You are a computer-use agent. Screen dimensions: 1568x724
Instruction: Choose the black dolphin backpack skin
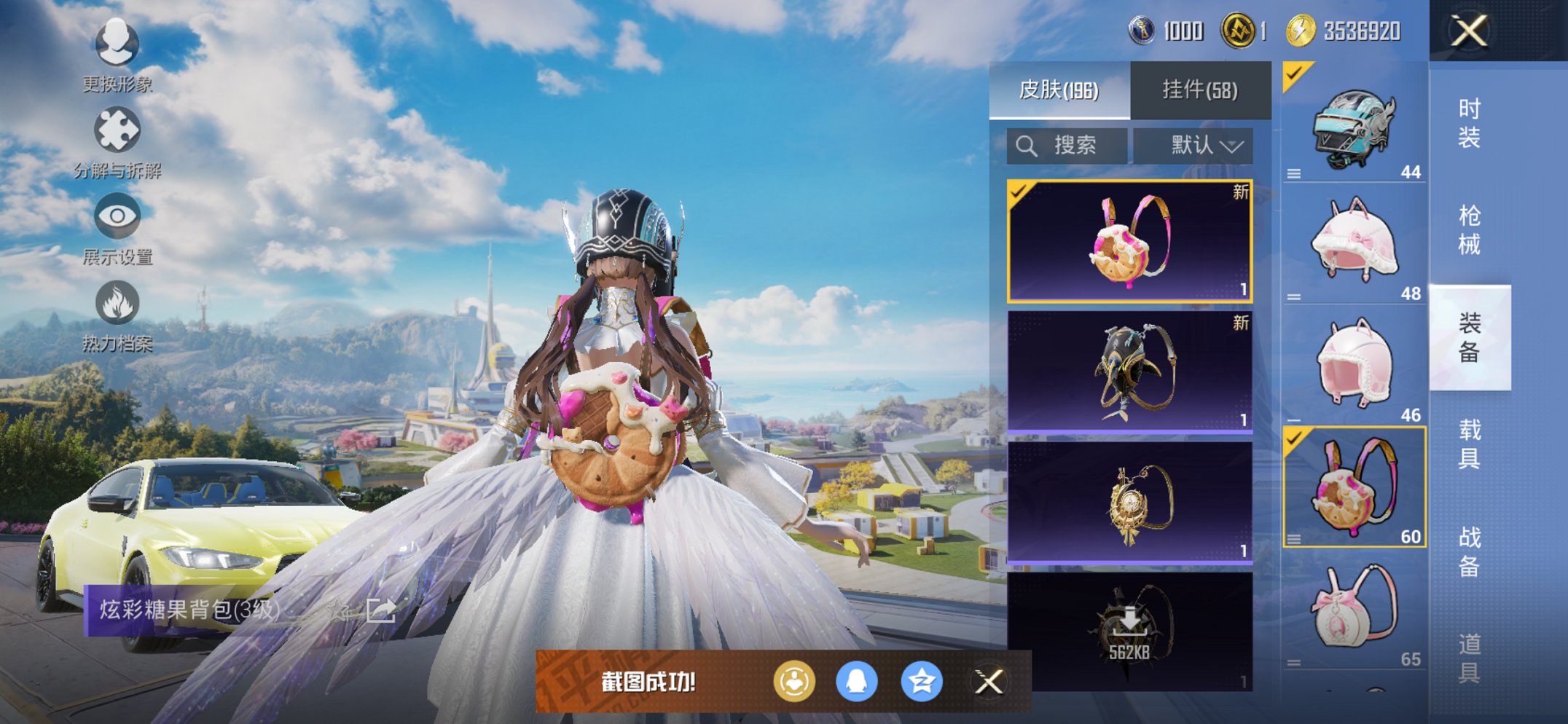tap(1129, 371)
